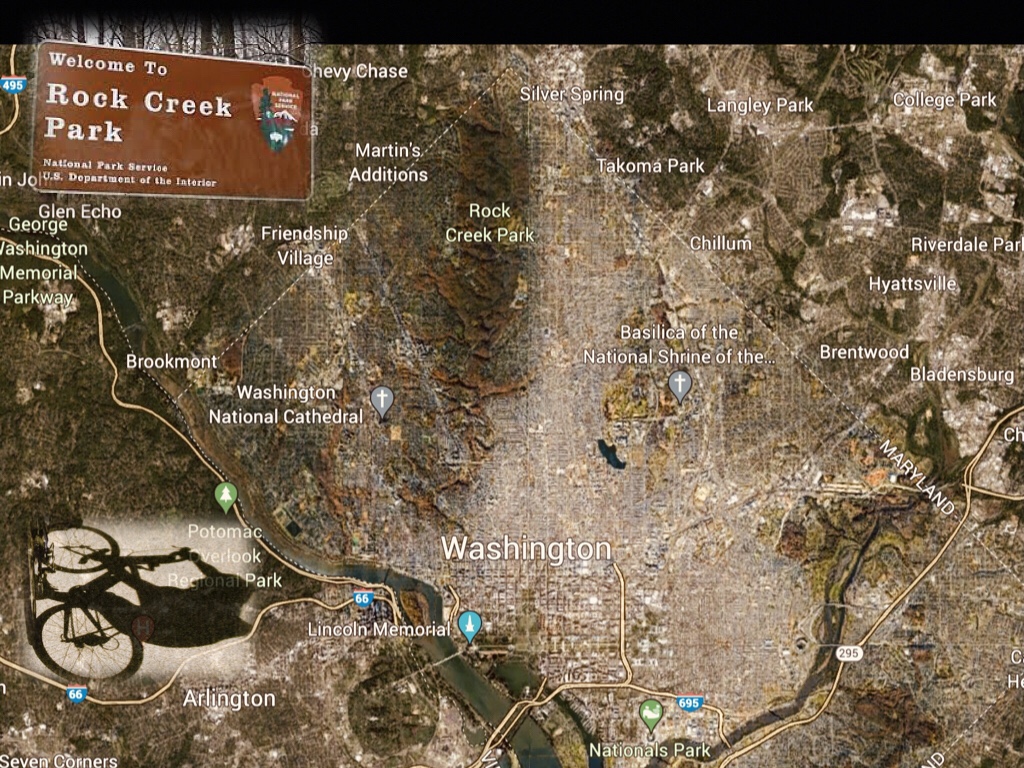Choose the Nationals Park green marker
The height and width of the screenshot is (768, 1024).
651,714
